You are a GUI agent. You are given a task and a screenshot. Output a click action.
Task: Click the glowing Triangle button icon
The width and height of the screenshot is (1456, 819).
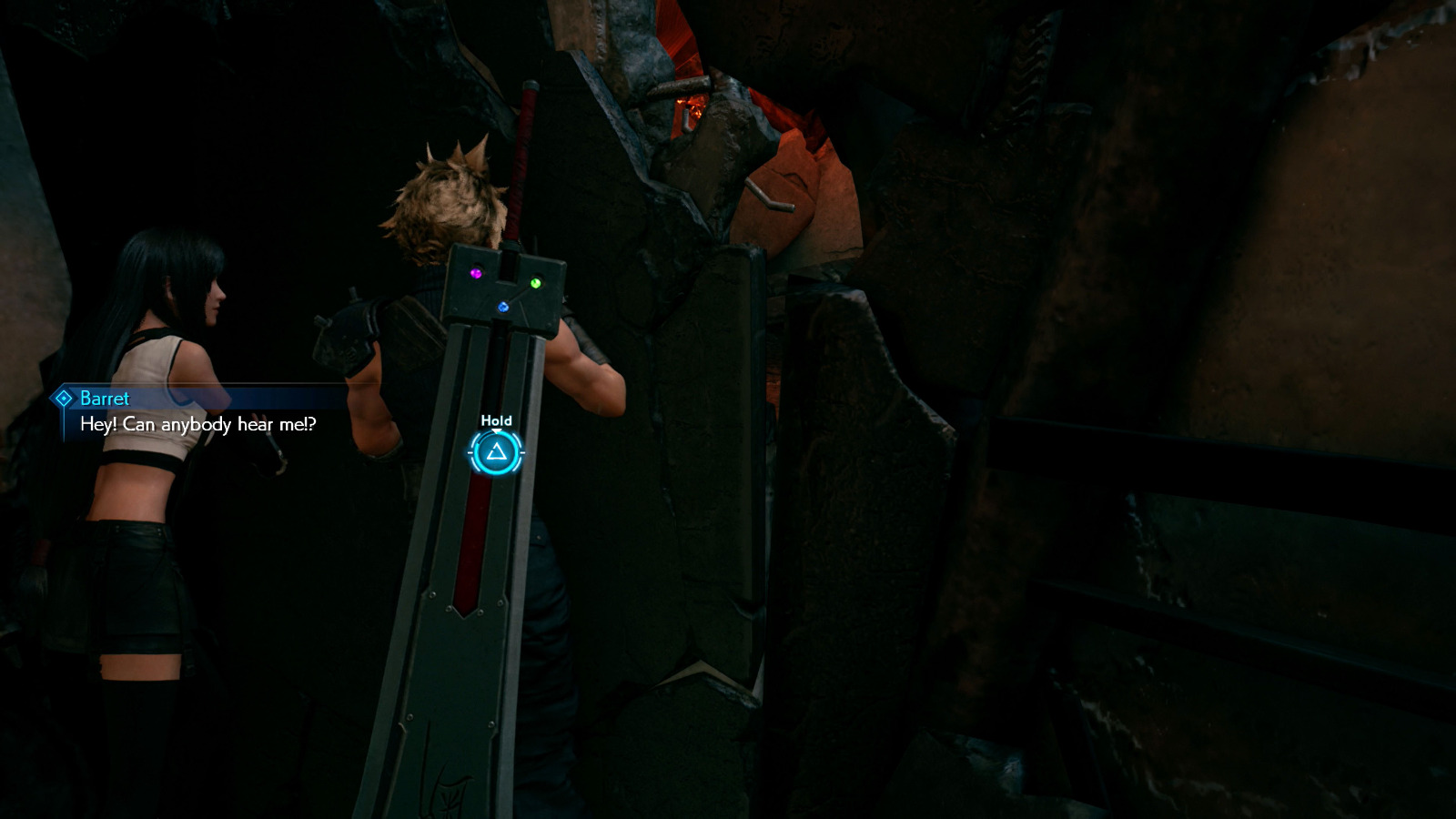(x=496, y=452)
